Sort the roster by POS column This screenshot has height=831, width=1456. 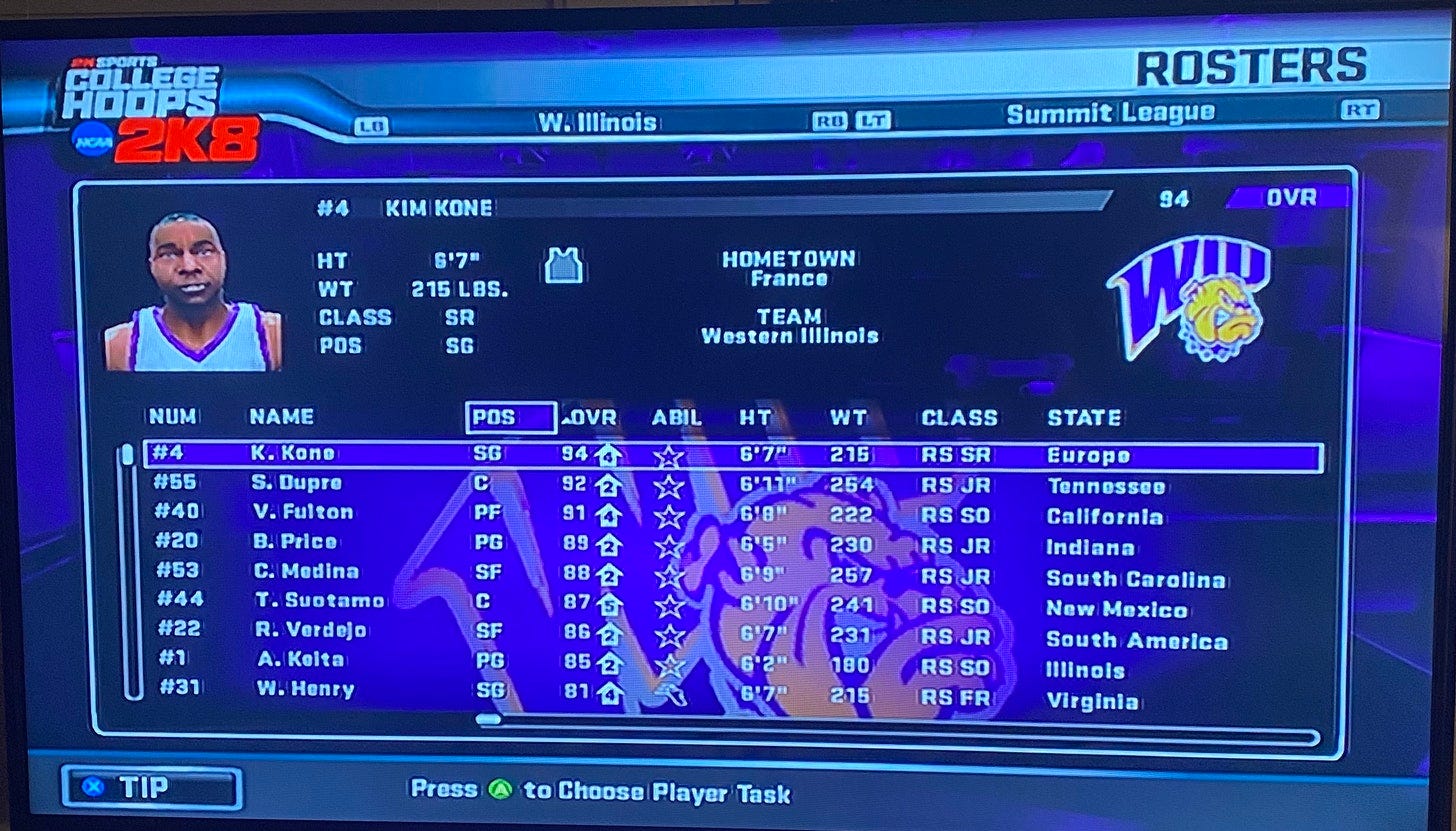pos(510,417)
